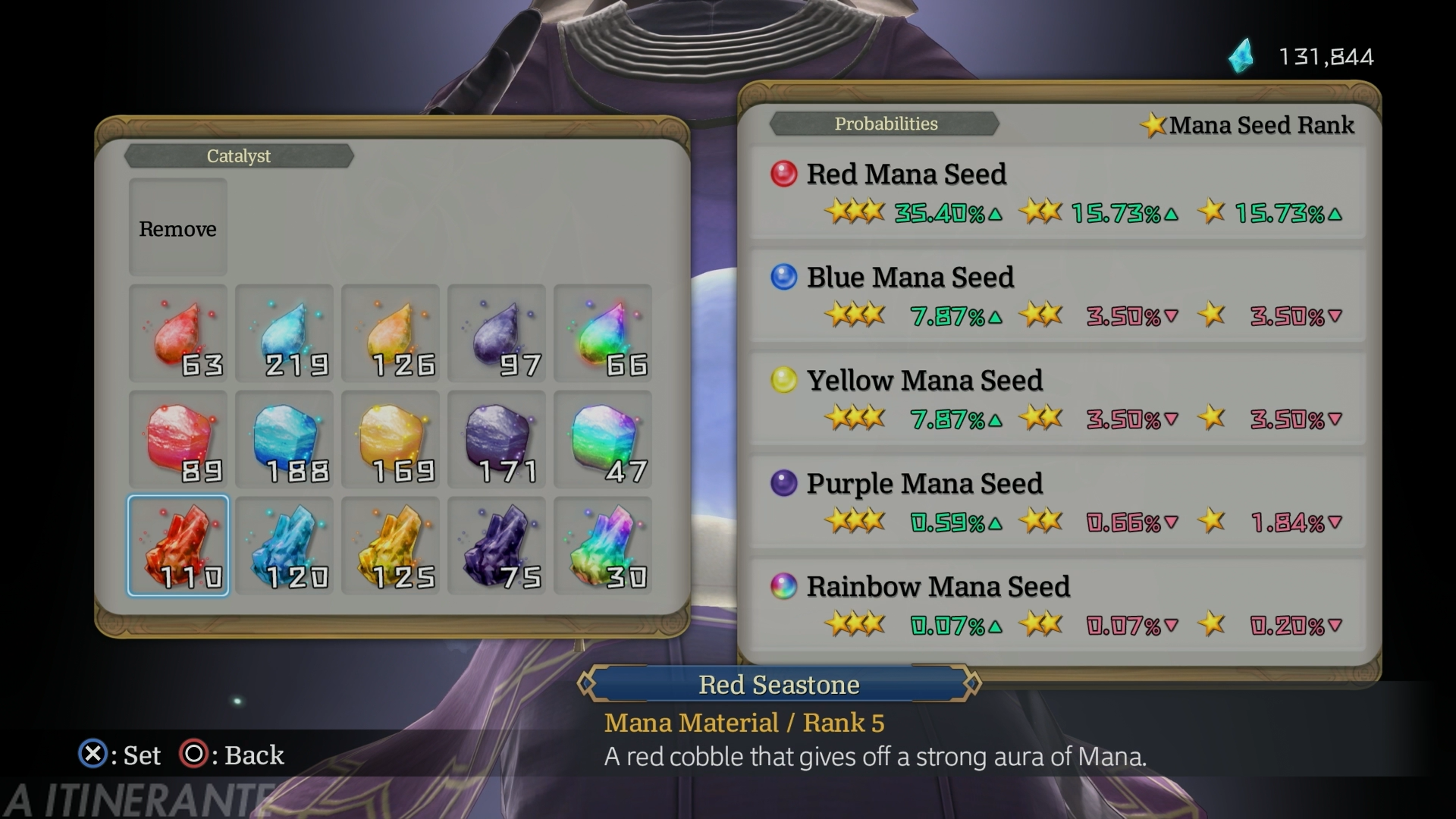Pick the yellow stone catalyst with 169
This screenshot has height=819, width=1456.
390,440
